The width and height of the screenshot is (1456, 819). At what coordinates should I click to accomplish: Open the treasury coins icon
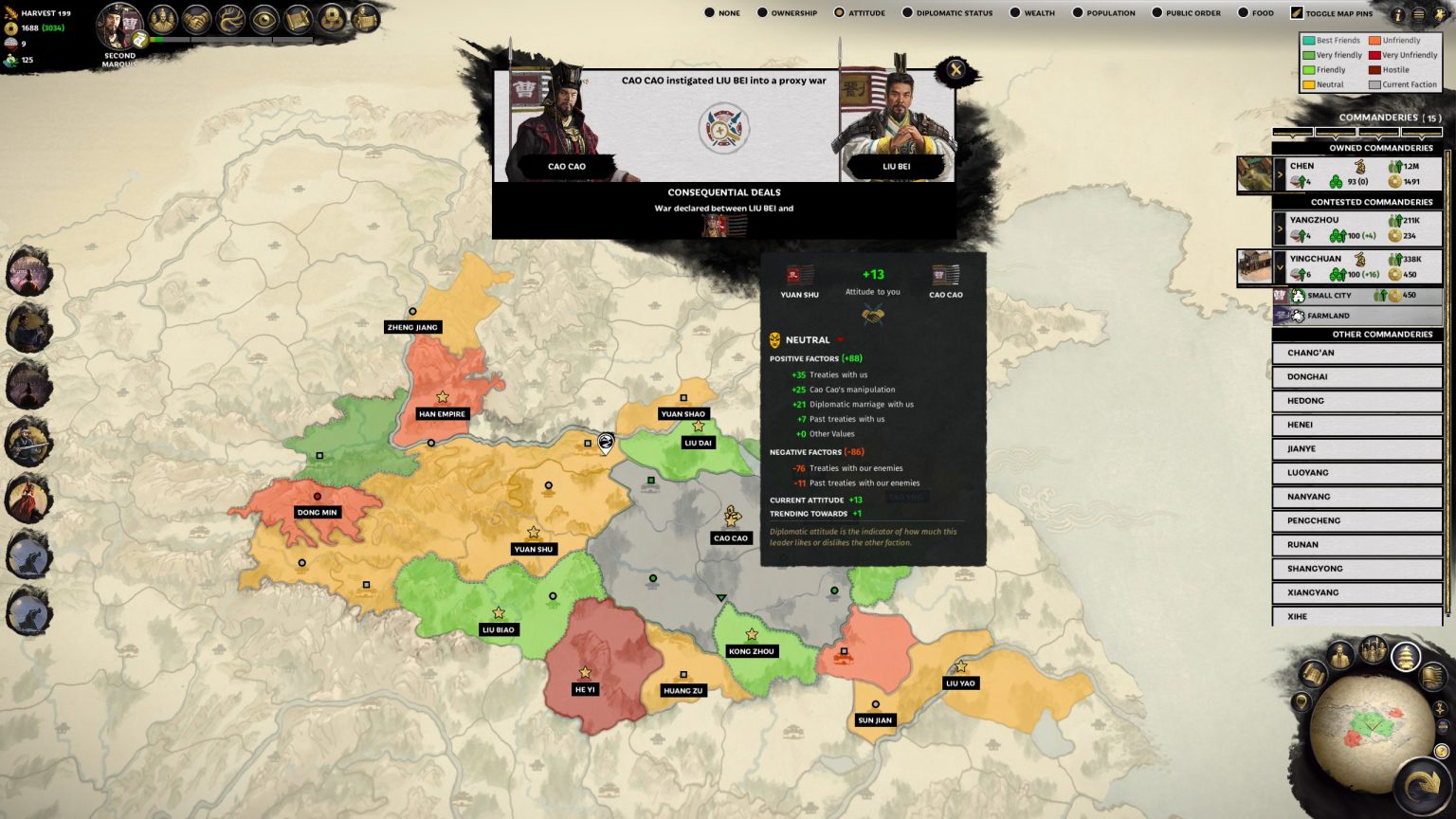332,16
